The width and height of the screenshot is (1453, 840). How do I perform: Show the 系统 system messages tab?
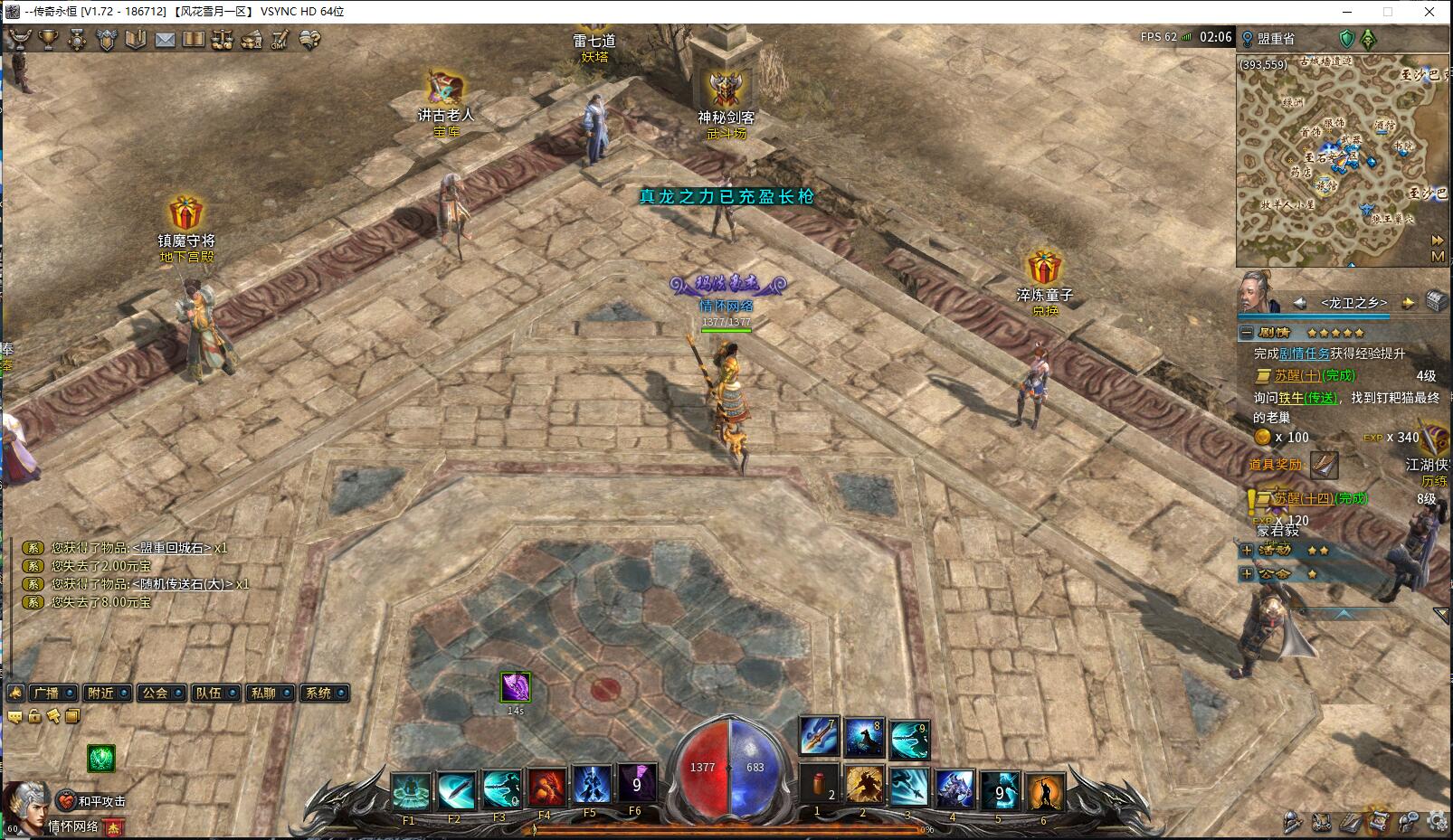click(x=324, y=694)
